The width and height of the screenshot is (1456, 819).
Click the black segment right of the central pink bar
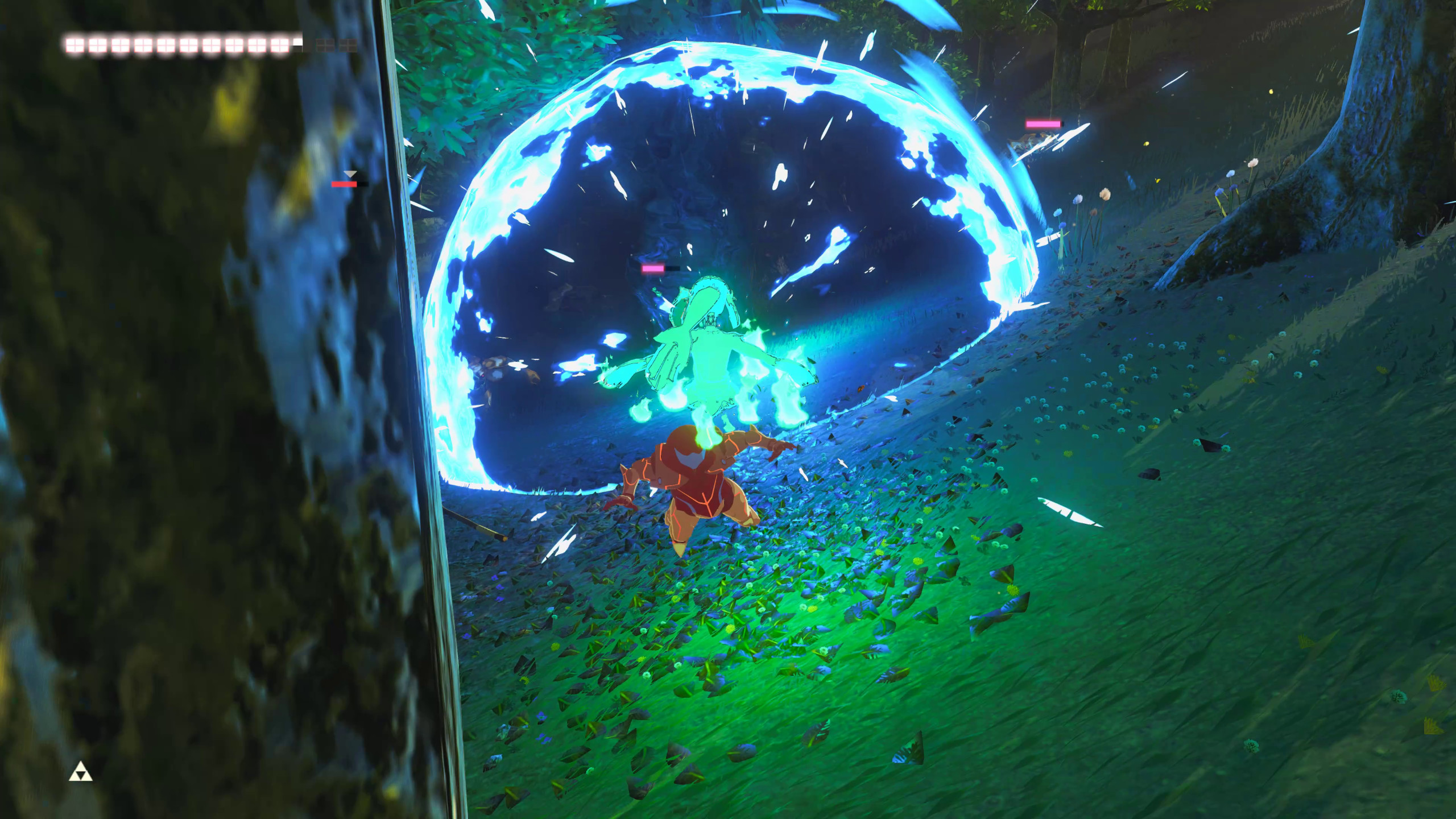673,268
